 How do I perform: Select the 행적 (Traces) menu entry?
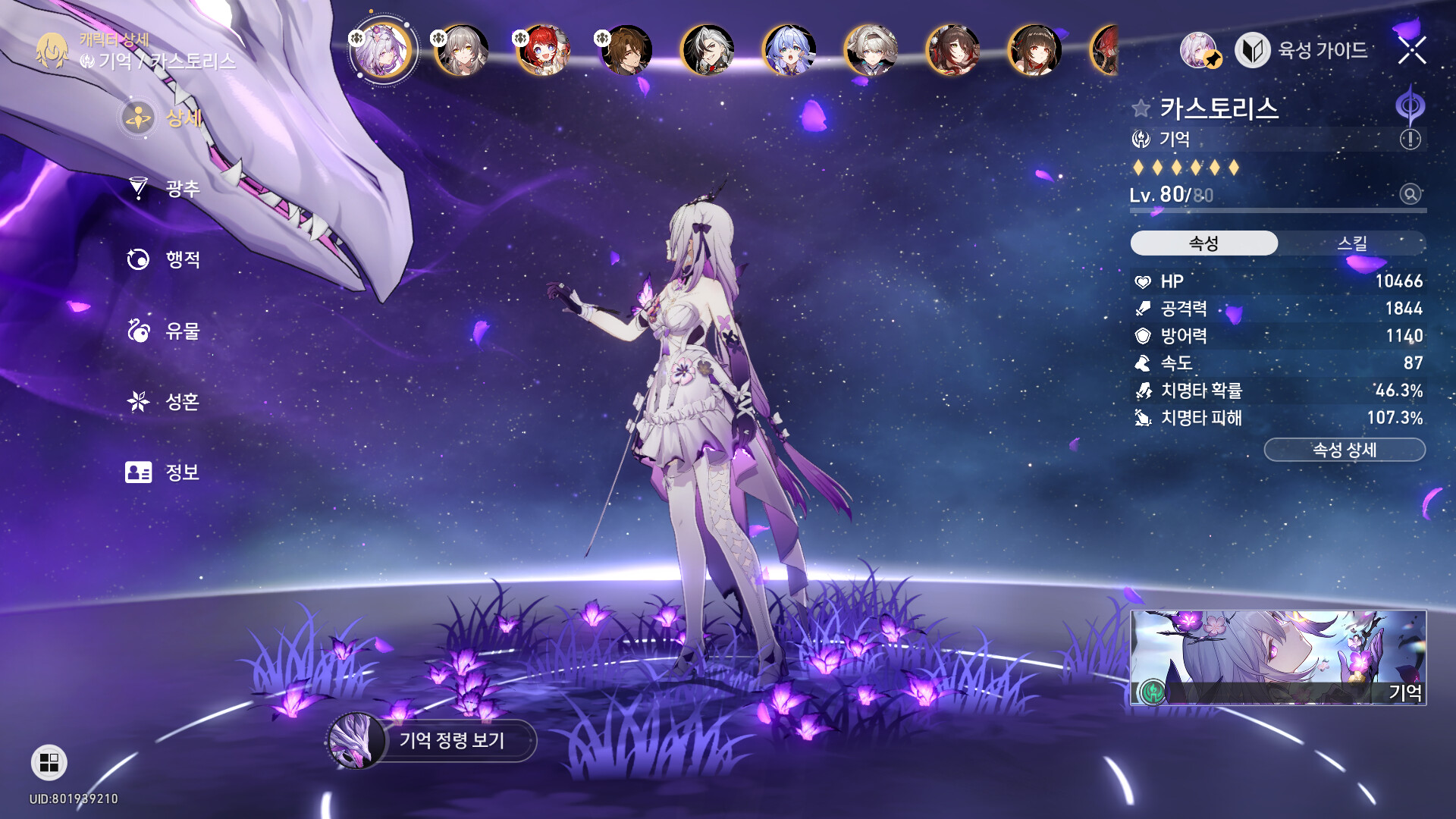point(181,259)
